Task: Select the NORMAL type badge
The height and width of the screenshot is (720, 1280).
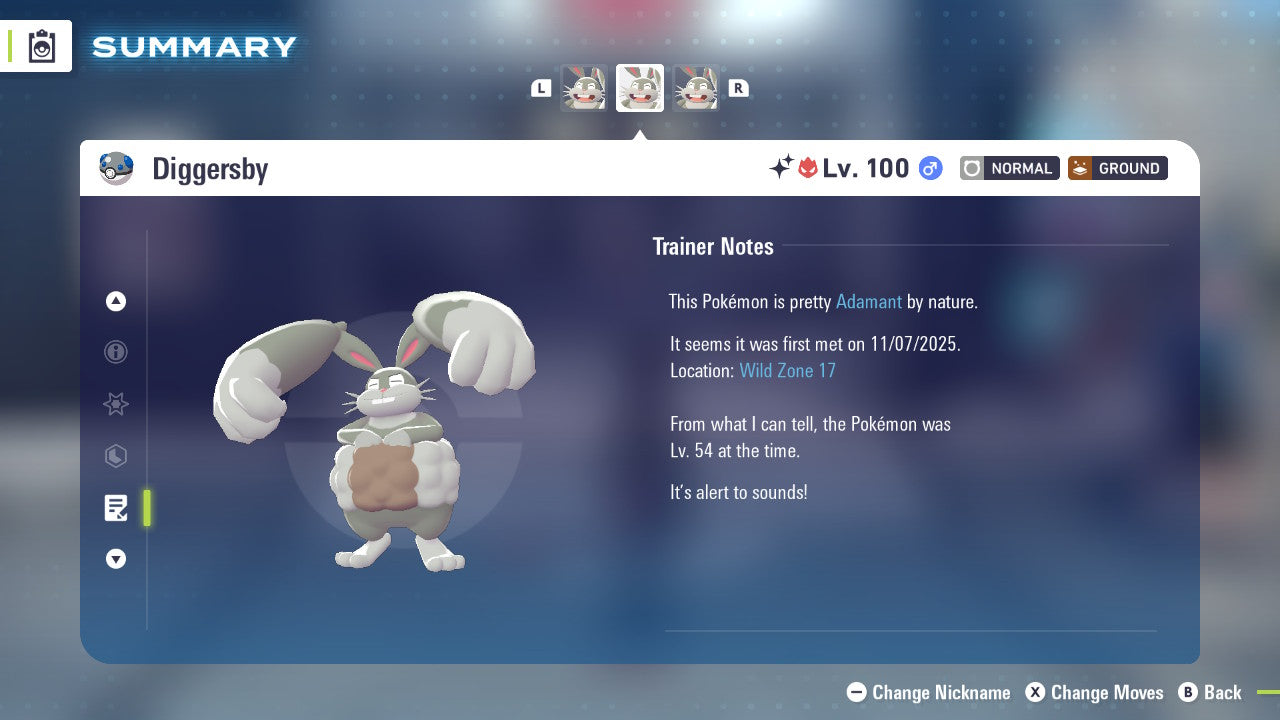Action: pos(1009,168)
